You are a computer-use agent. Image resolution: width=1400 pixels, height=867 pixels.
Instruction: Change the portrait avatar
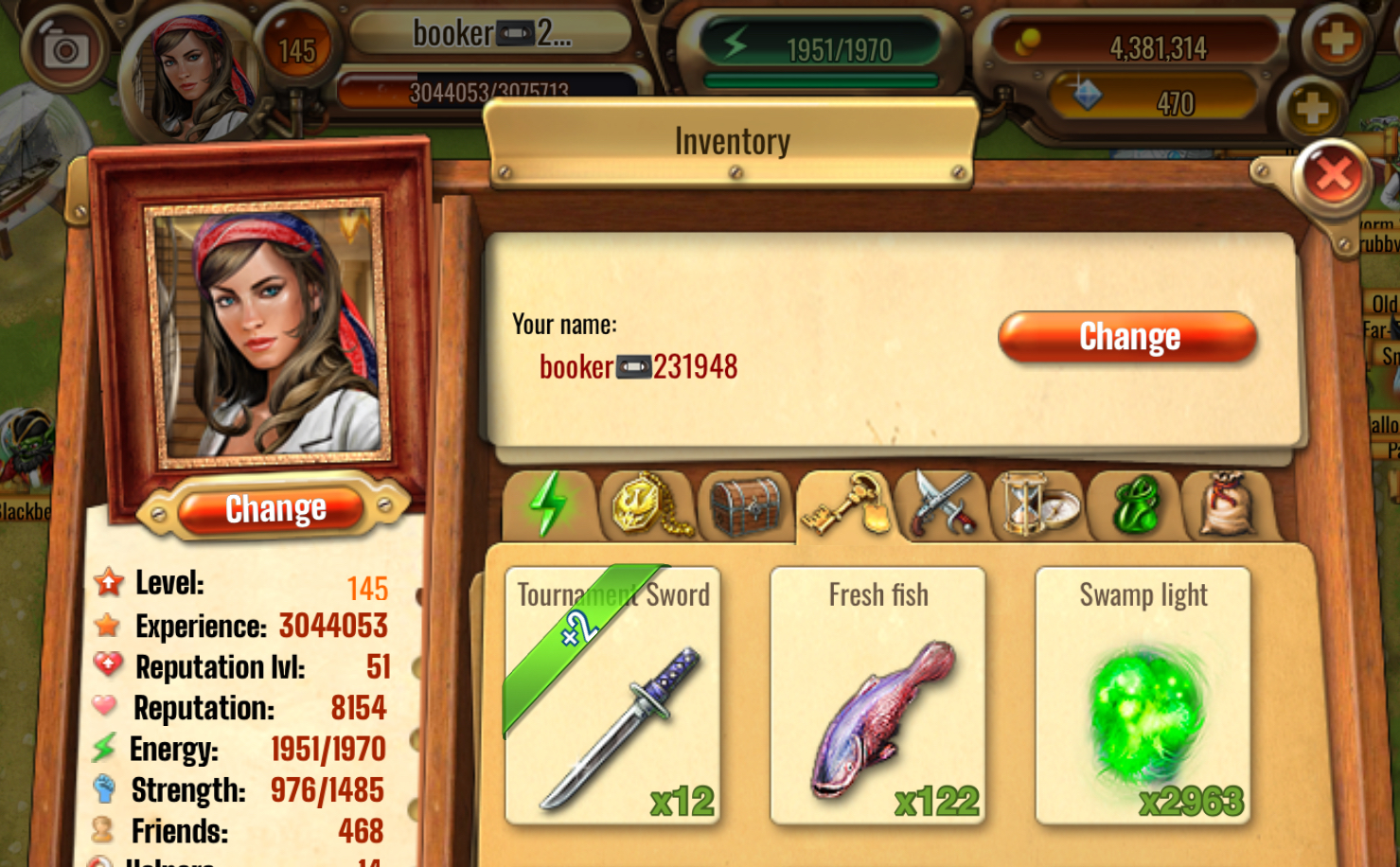275,509
